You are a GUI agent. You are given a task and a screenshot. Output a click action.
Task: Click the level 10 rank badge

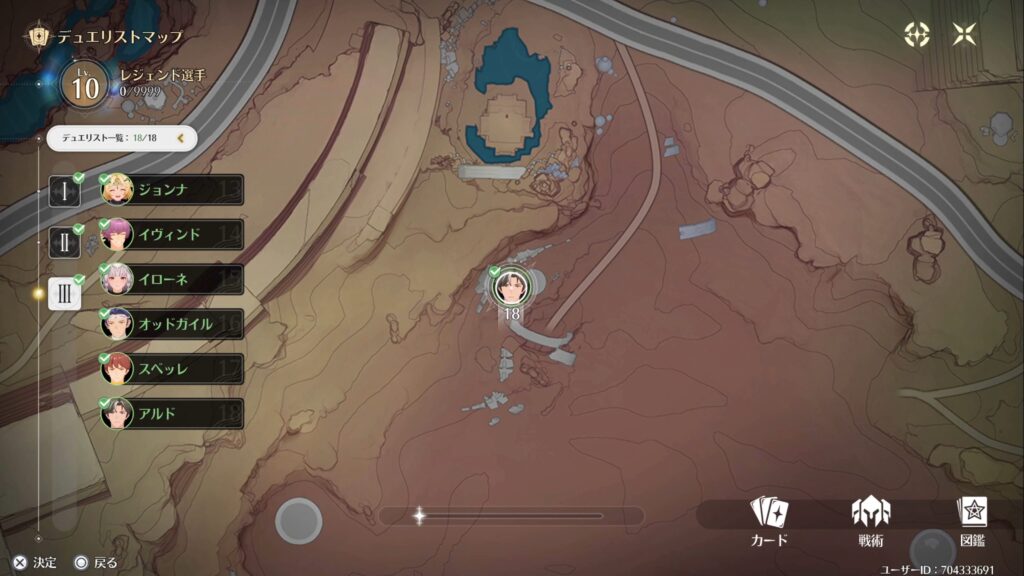point(85,85)
